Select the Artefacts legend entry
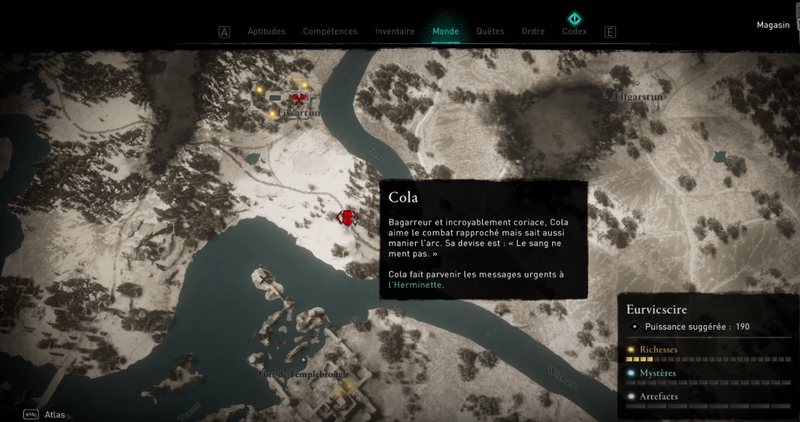 coord(658,397)
